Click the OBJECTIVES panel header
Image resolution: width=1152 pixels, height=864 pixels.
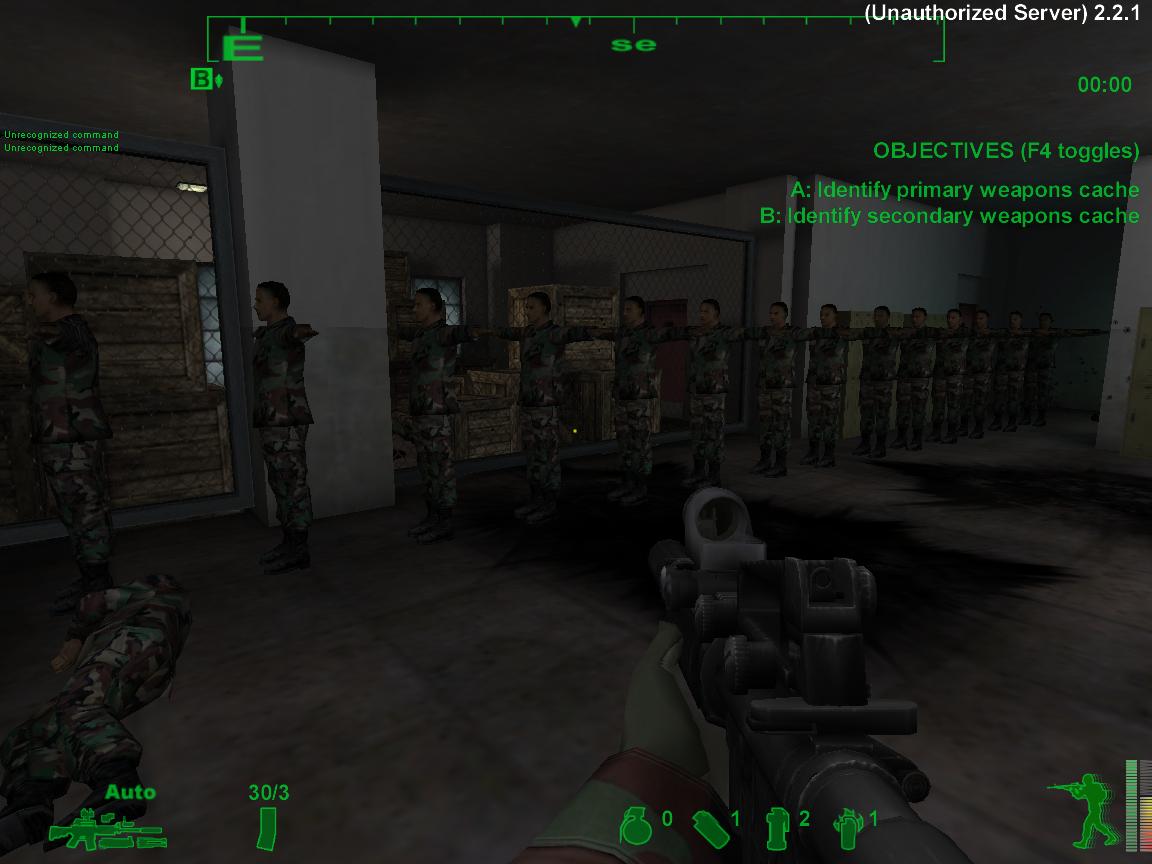tap(1005, 151)
